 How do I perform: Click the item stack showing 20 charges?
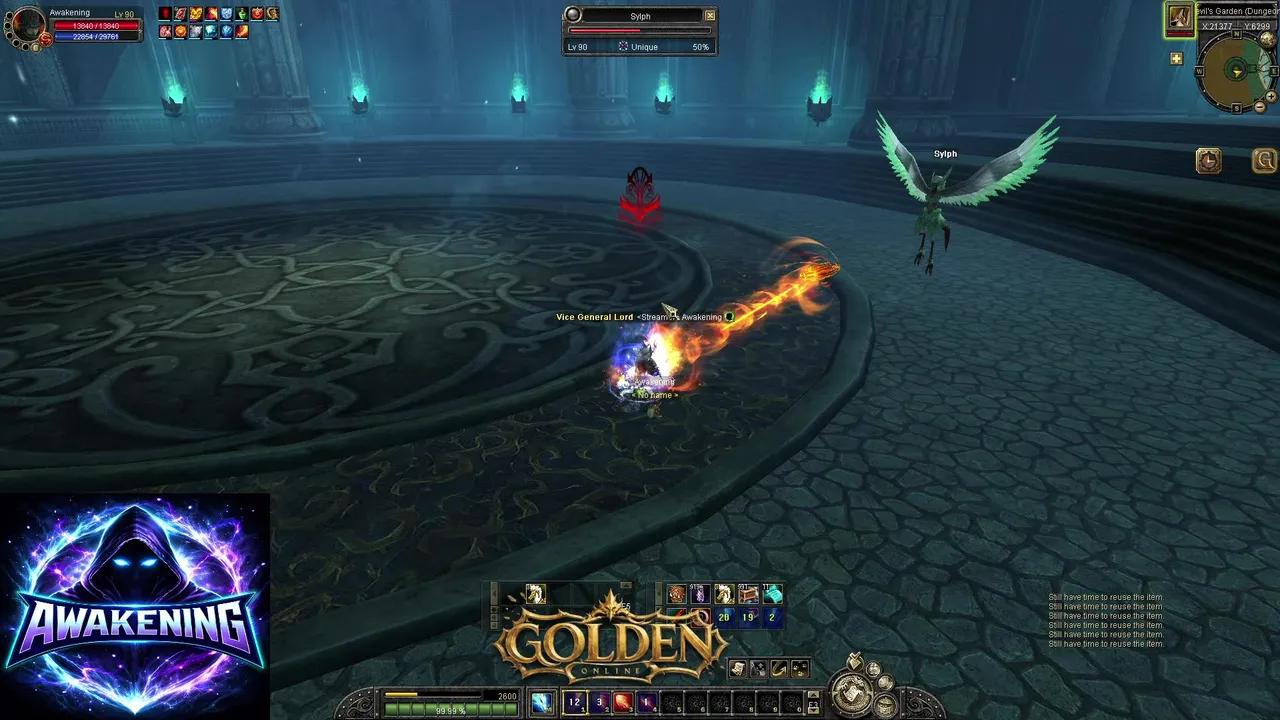pyautogui.click(x=722, y=616)
